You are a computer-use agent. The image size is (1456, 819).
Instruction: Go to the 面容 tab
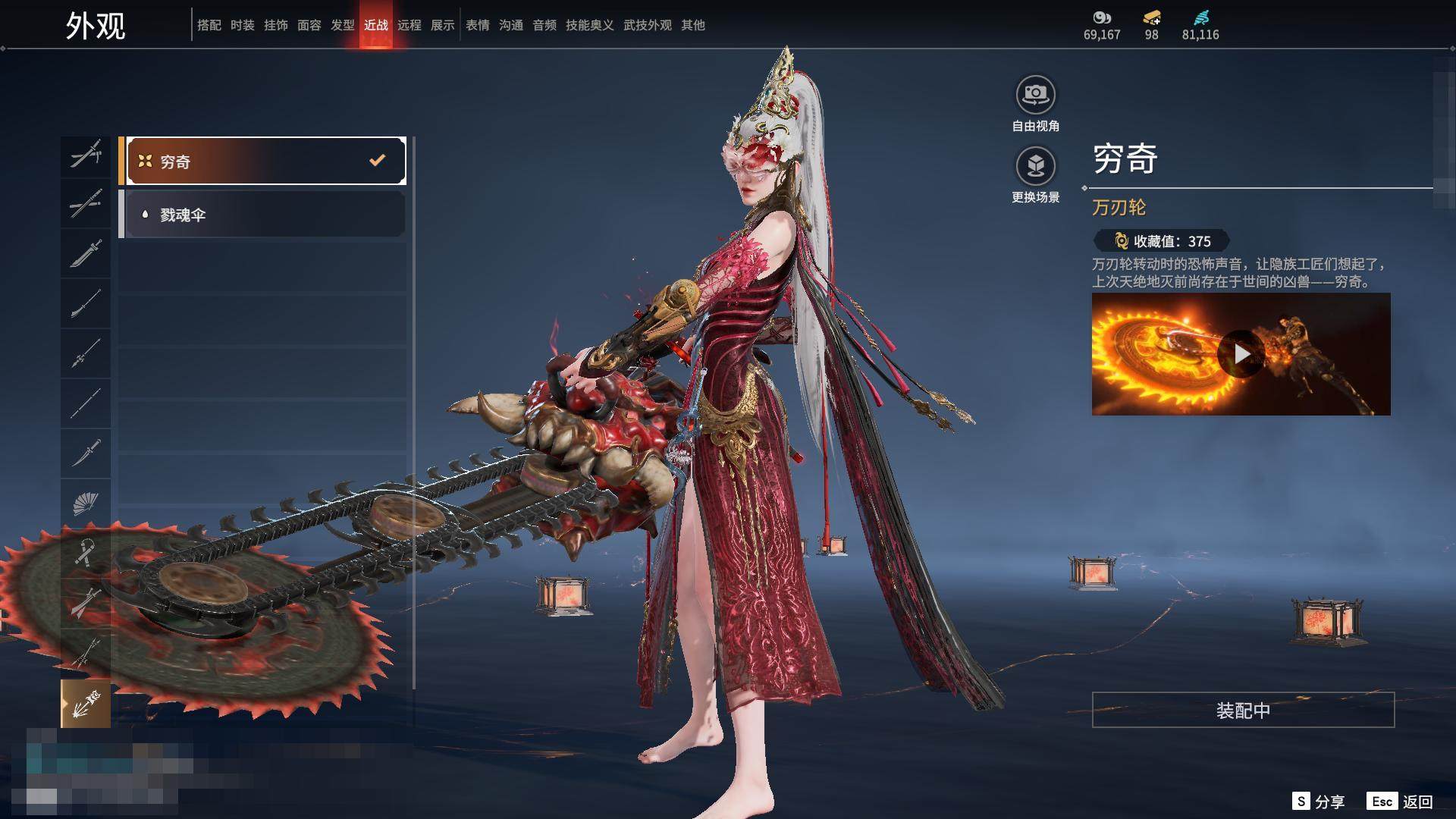(x=309, y=25)
